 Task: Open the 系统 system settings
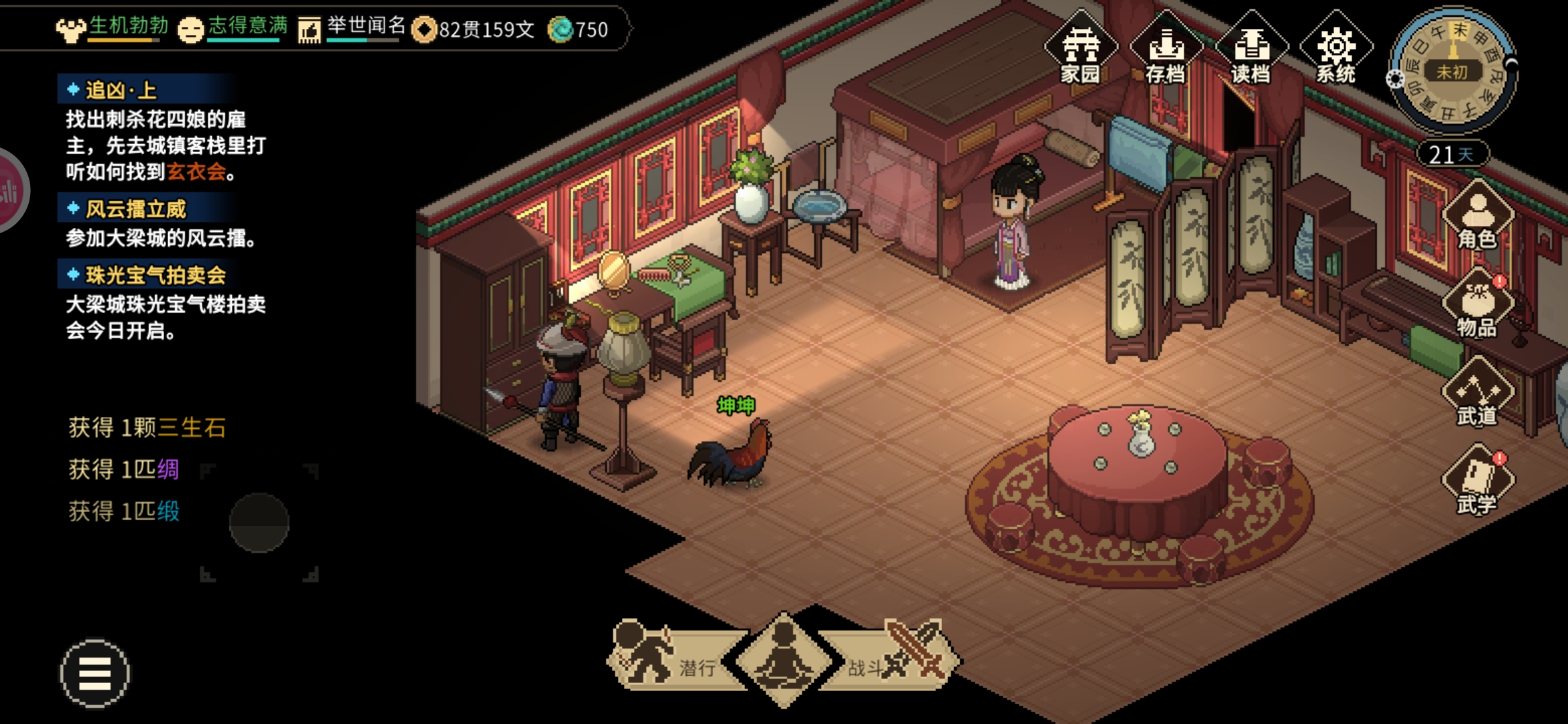click(1336, 50)
